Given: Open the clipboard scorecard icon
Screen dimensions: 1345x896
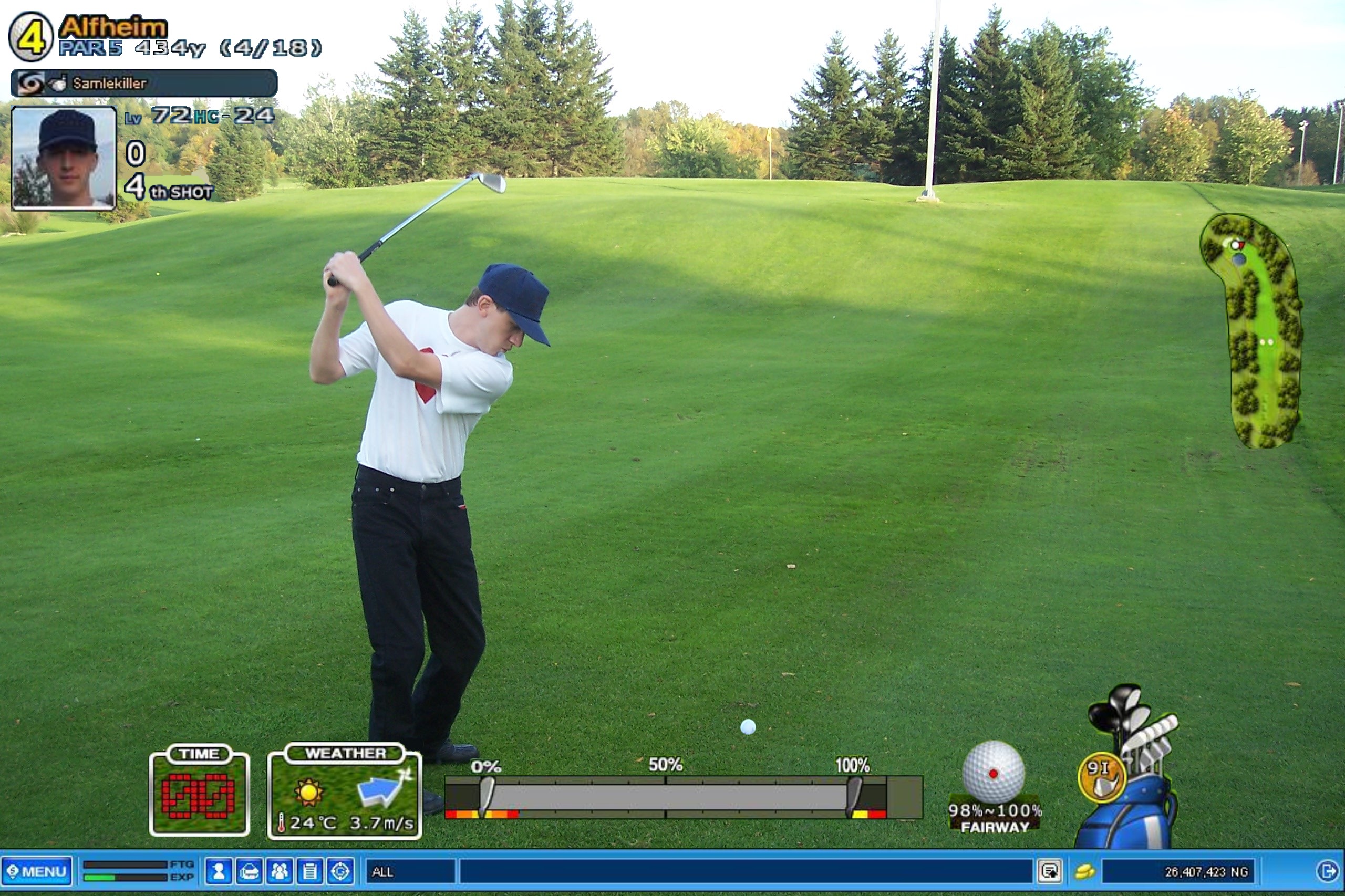Looking at the screenshot, I should tap(310, 871).
